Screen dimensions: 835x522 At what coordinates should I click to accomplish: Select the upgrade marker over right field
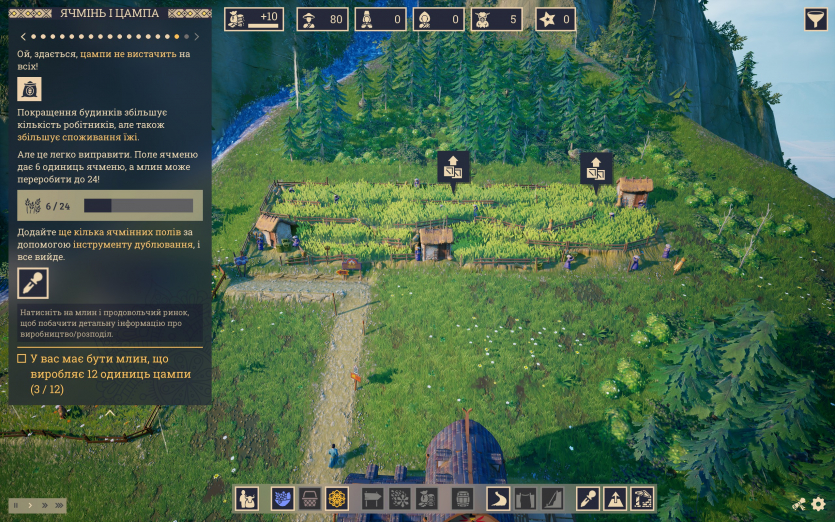596,167
